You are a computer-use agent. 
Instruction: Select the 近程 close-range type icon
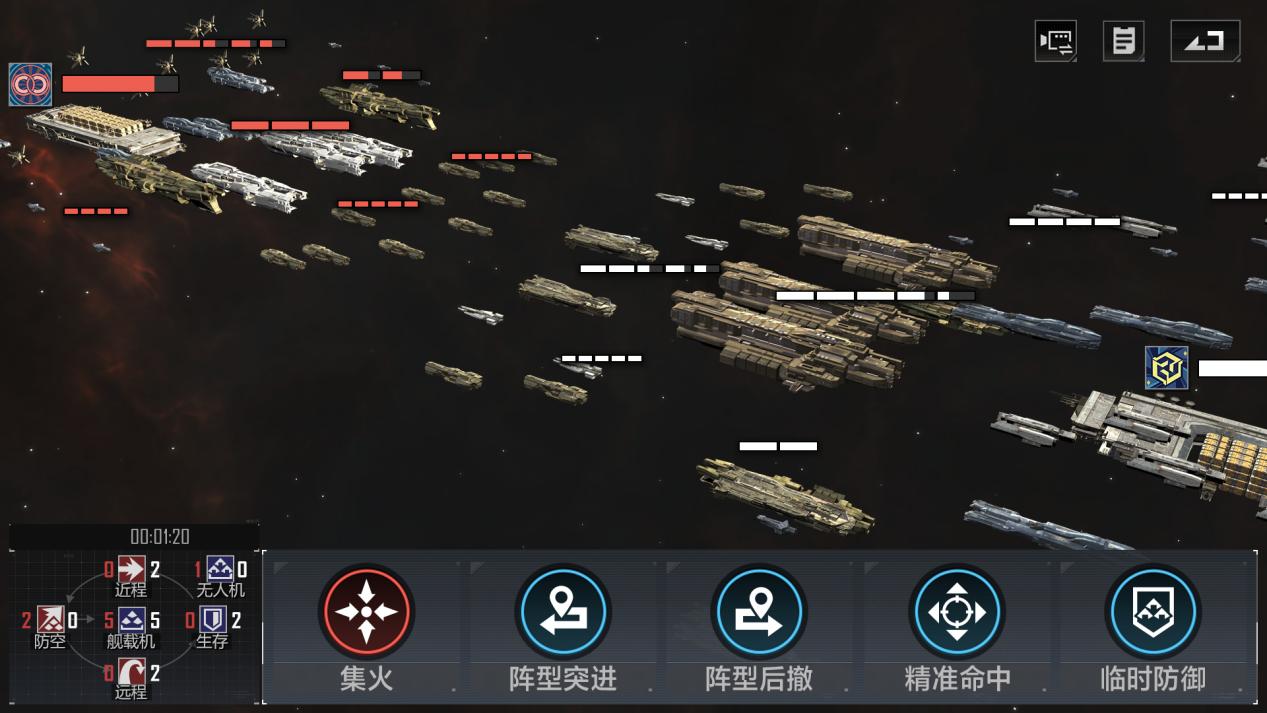tap(131, 570)
